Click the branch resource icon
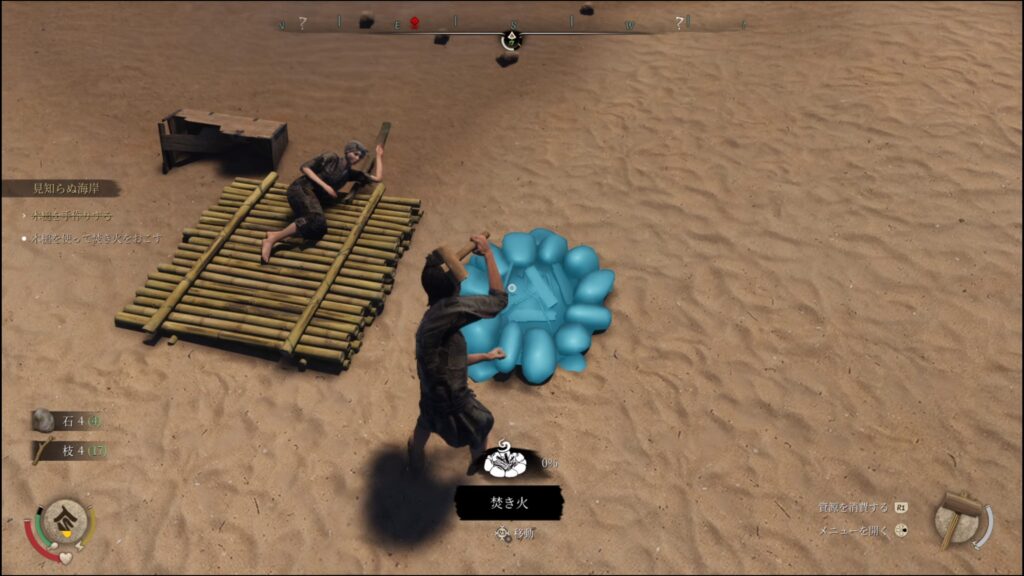Screen dimensions: 1024x576 [43, 451]
